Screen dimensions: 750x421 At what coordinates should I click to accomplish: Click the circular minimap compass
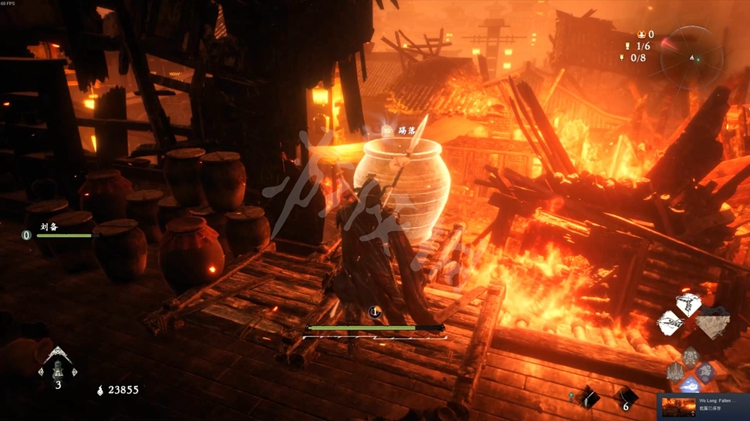click(691, 56)
